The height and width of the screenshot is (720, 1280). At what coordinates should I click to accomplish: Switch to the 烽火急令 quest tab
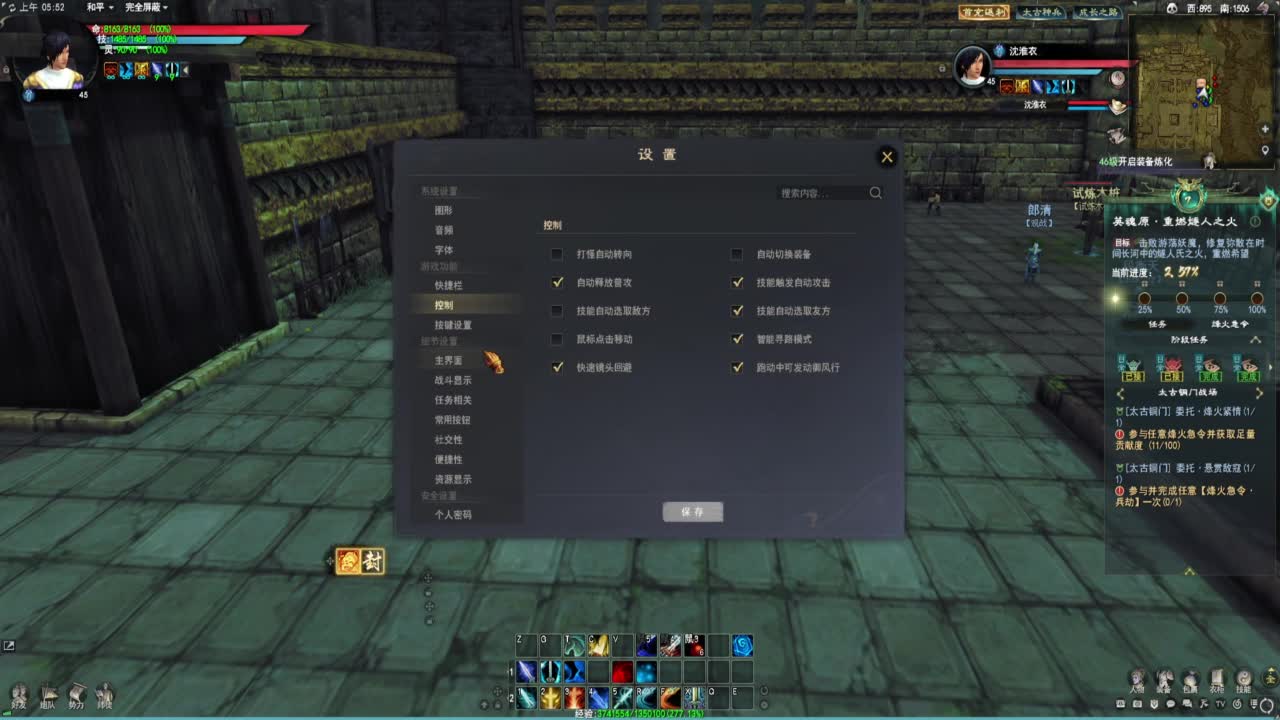click(x=1230, y=324)
